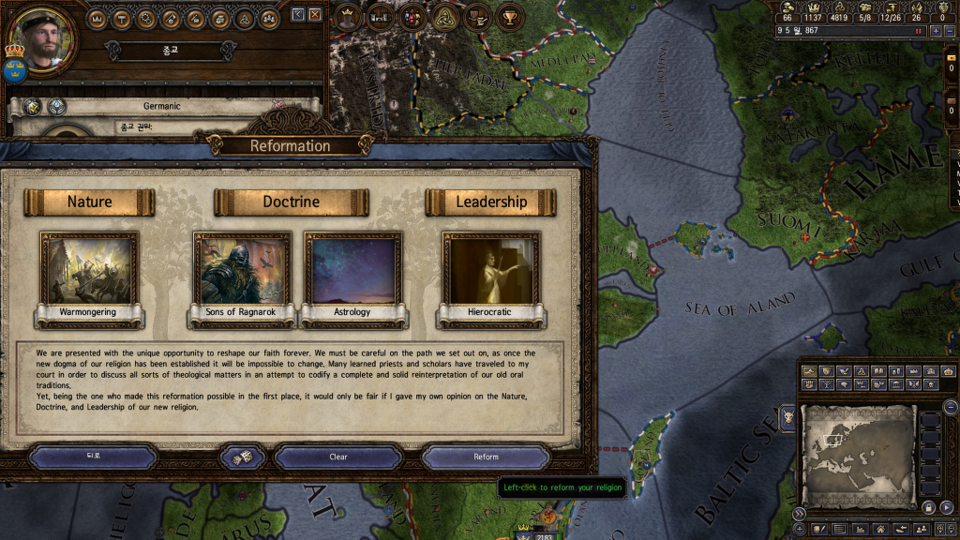Toggle pause on the date bar

pyautogui.click(x=917, y=31)
